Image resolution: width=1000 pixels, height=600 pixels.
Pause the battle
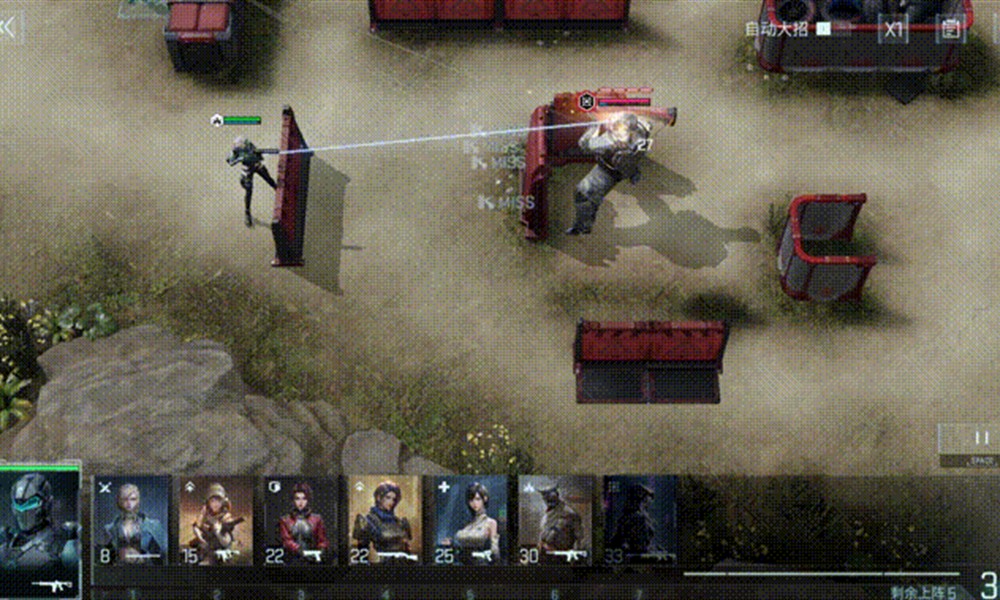tap(981, 439)
